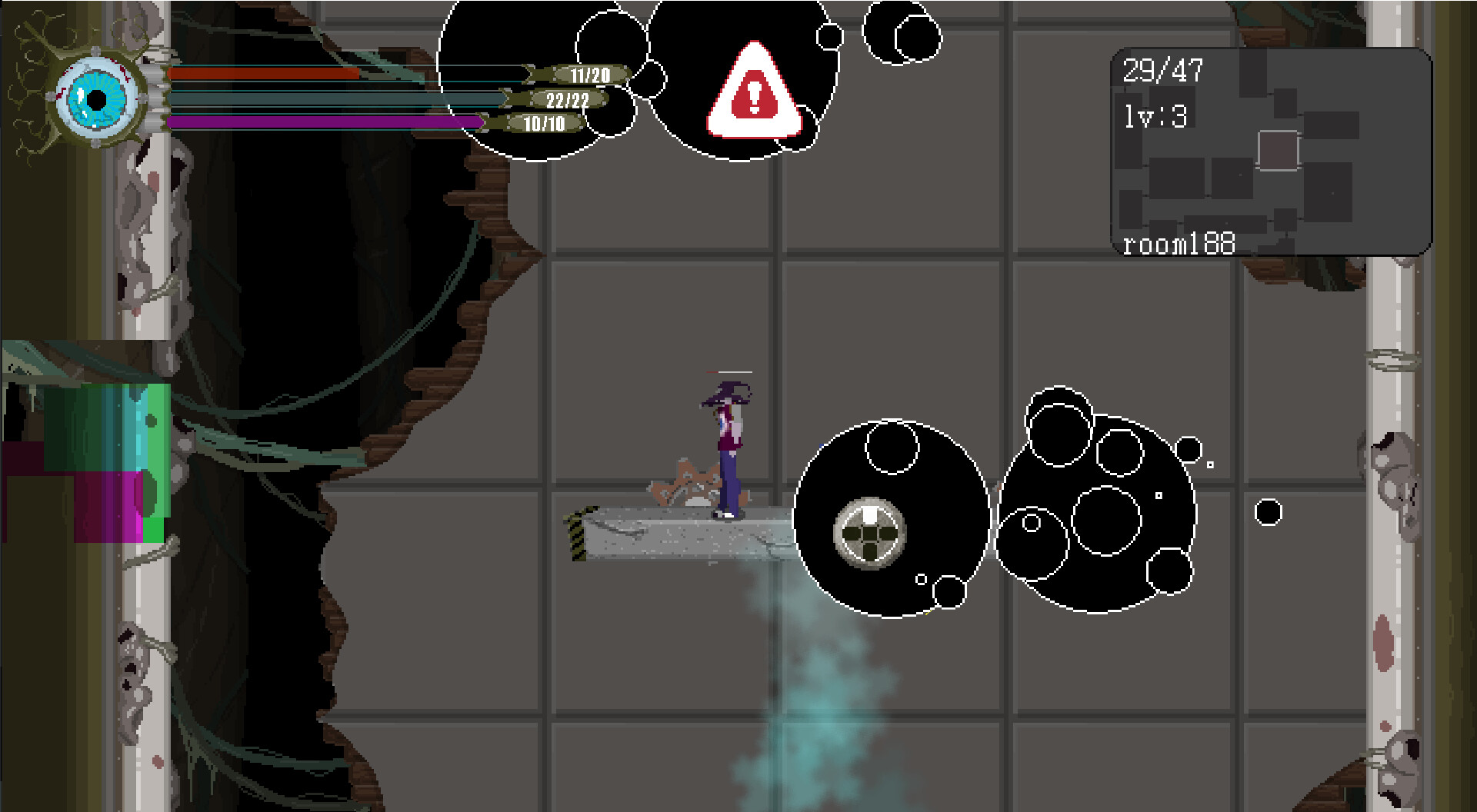This screenshot has height=812, width=1477.
Task: Select the red warning alert icon
Action: tap(755, 95)
